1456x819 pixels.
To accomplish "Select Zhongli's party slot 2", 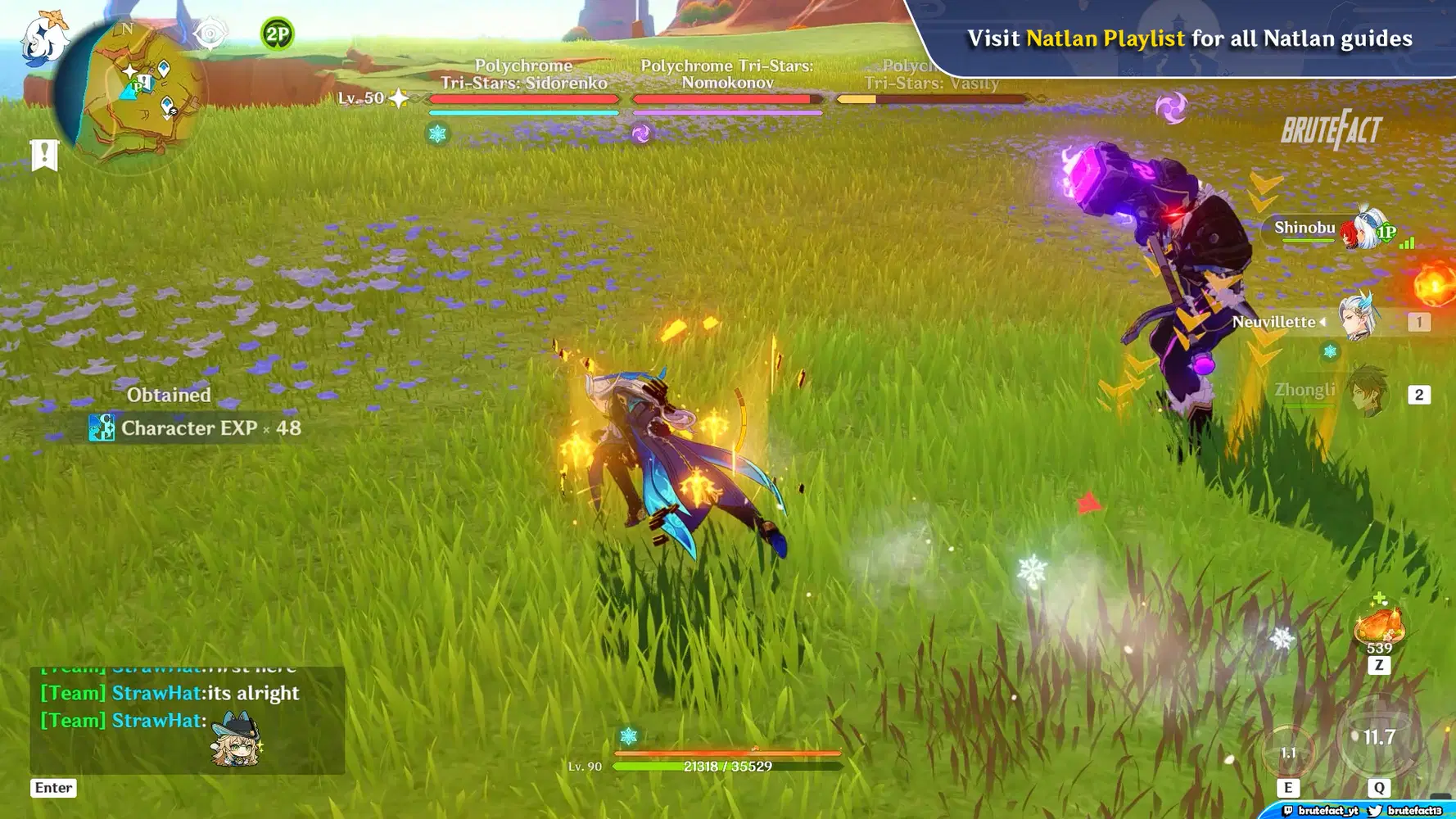I will [1419, 394].
